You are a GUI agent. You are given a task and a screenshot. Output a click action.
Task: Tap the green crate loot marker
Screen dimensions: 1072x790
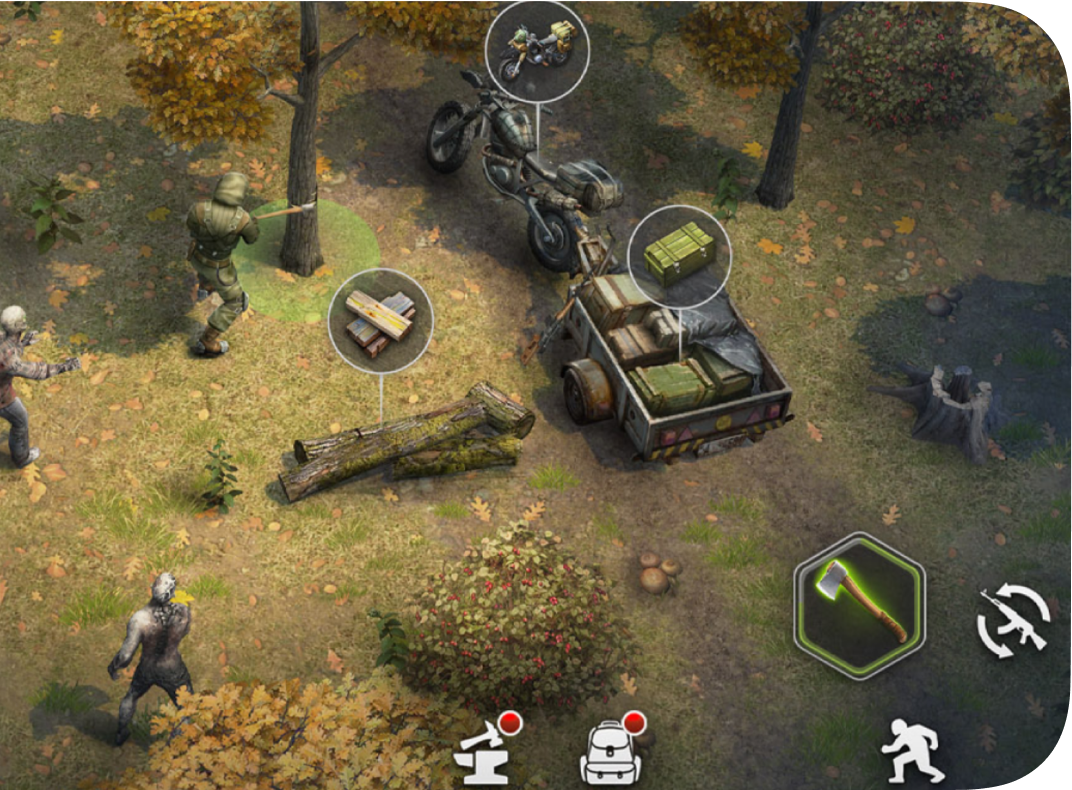679,256
